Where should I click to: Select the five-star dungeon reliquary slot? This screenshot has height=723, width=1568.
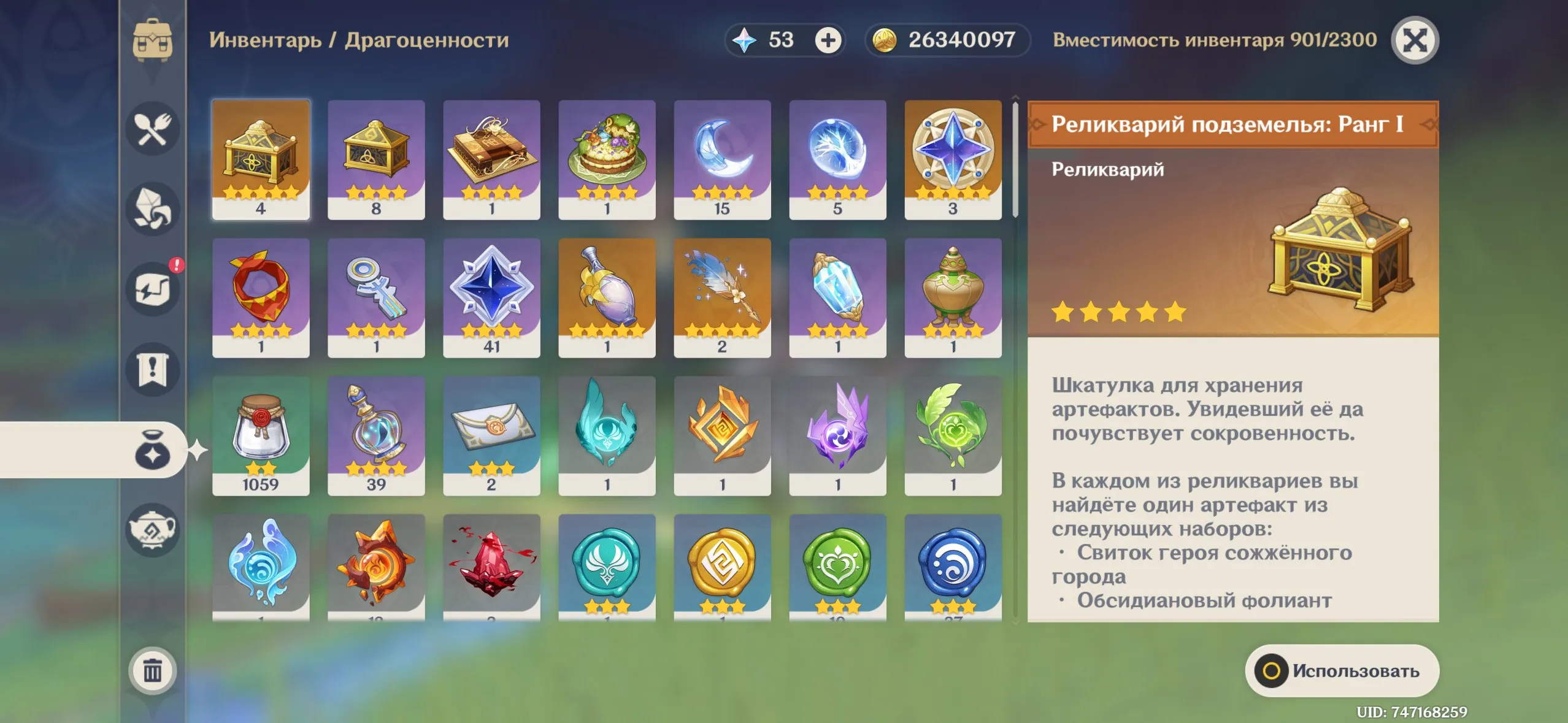(x=261, y=159)
